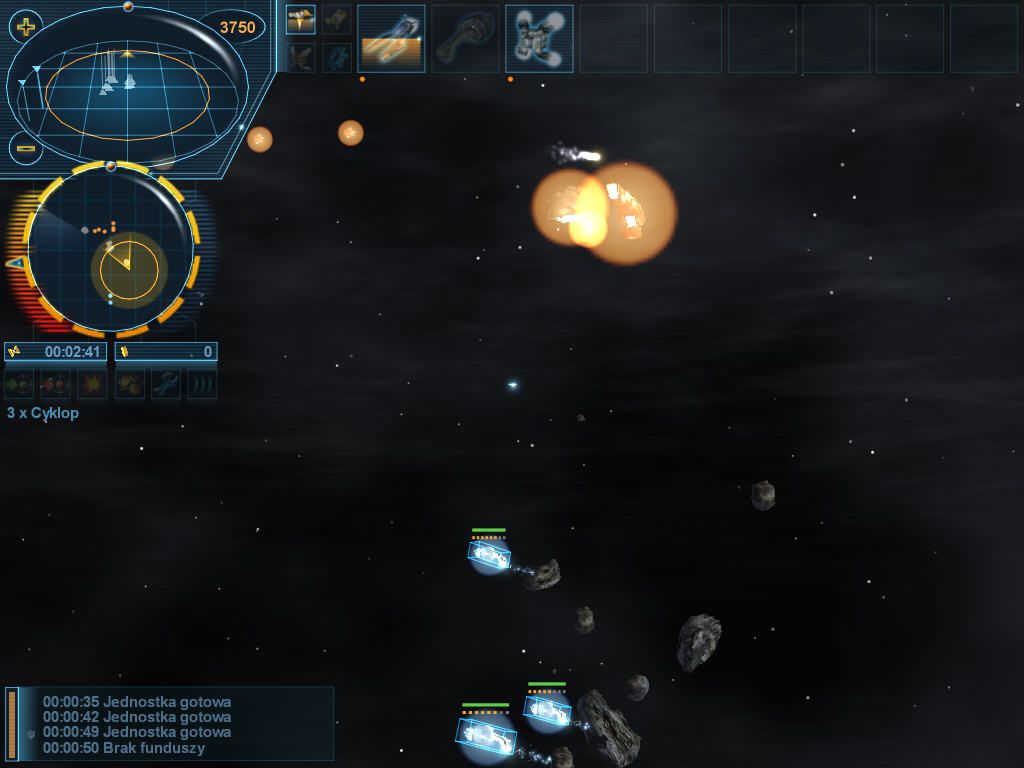Select the Cyklop unit near top asteroid
Screen dimensions: 1024x768
489,553
